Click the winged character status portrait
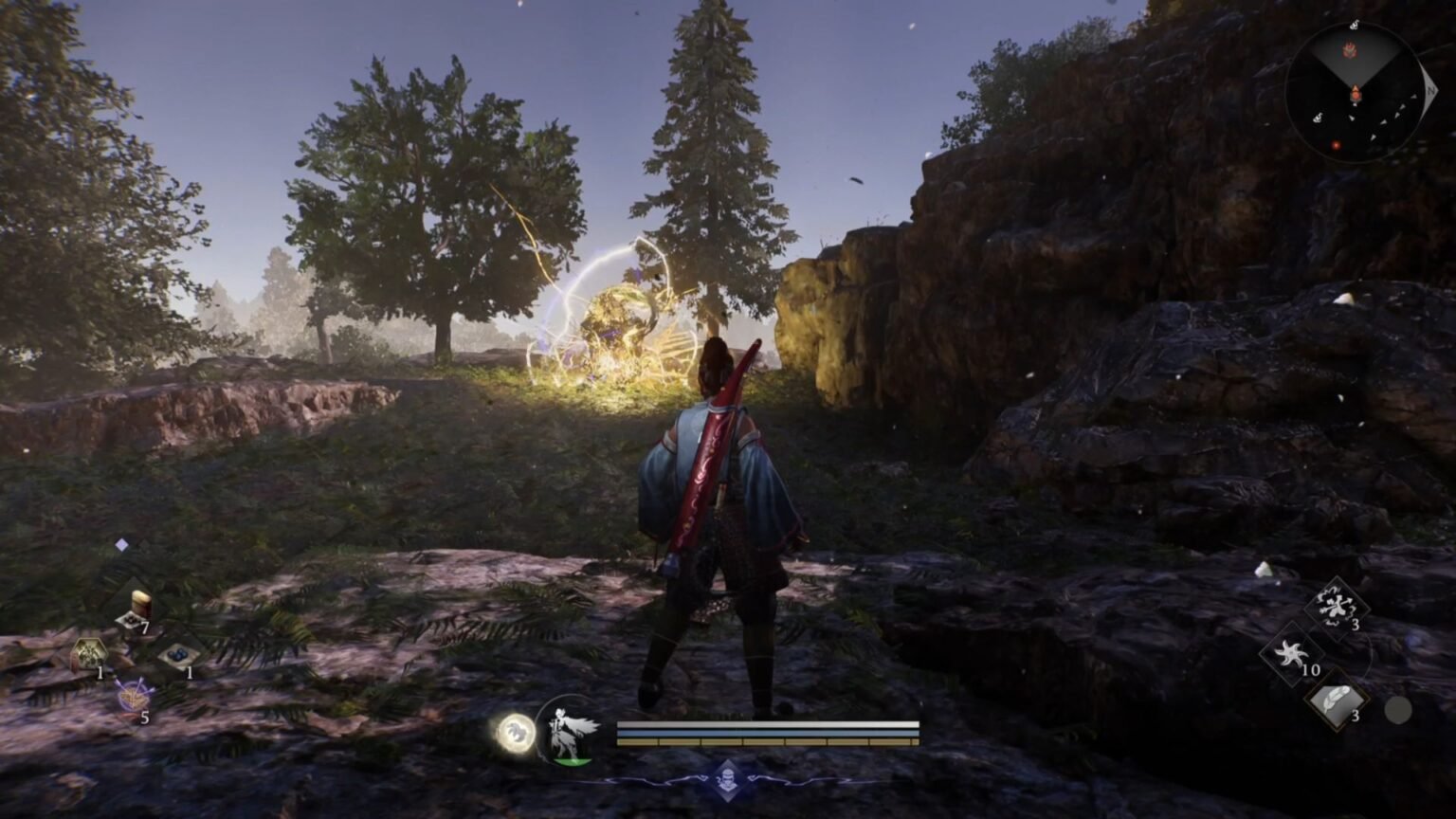This screenshot has height=819, width=1456. [569, 735]
